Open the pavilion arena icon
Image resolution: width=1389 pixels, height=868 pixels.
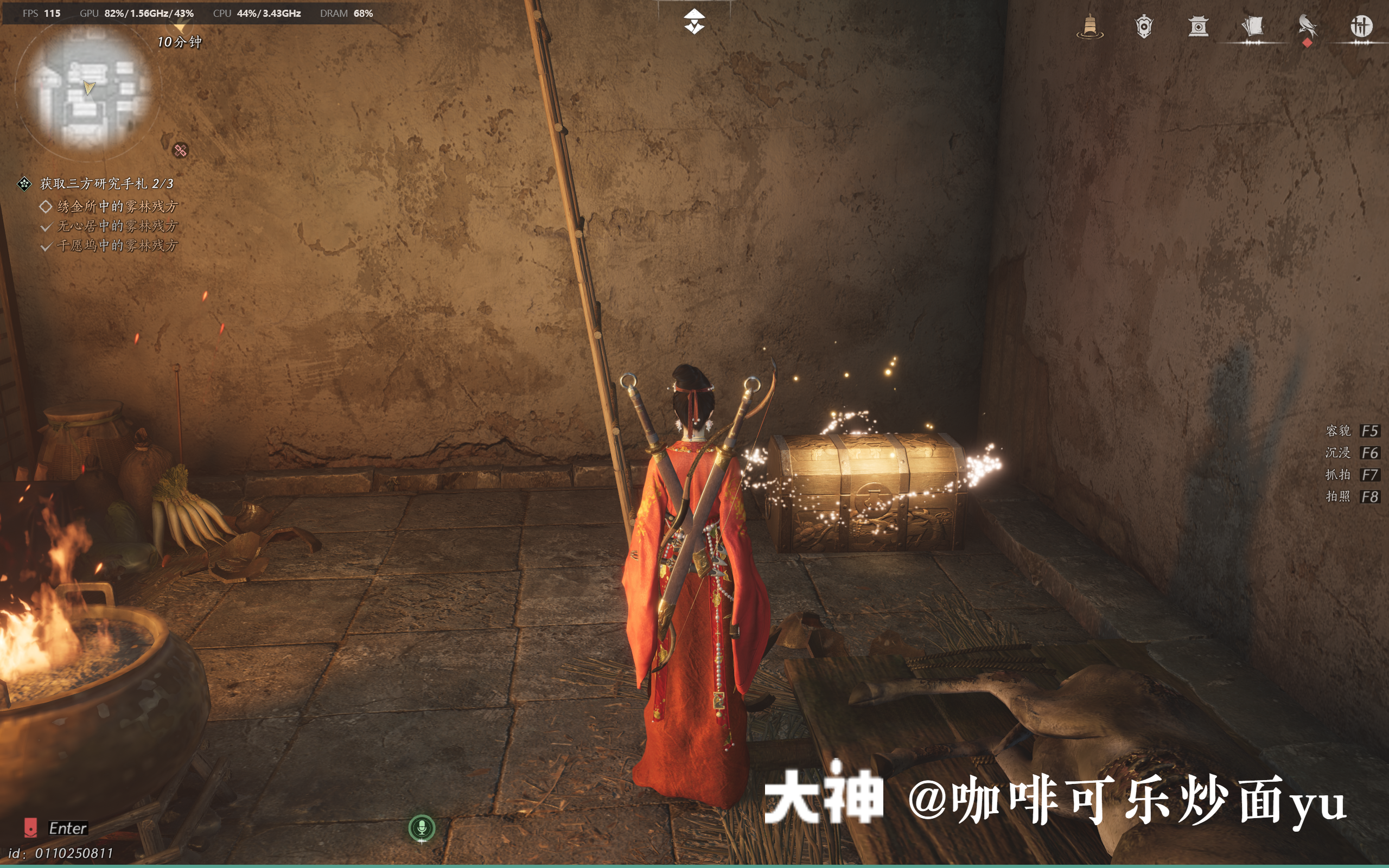(x=1199, y=26)
